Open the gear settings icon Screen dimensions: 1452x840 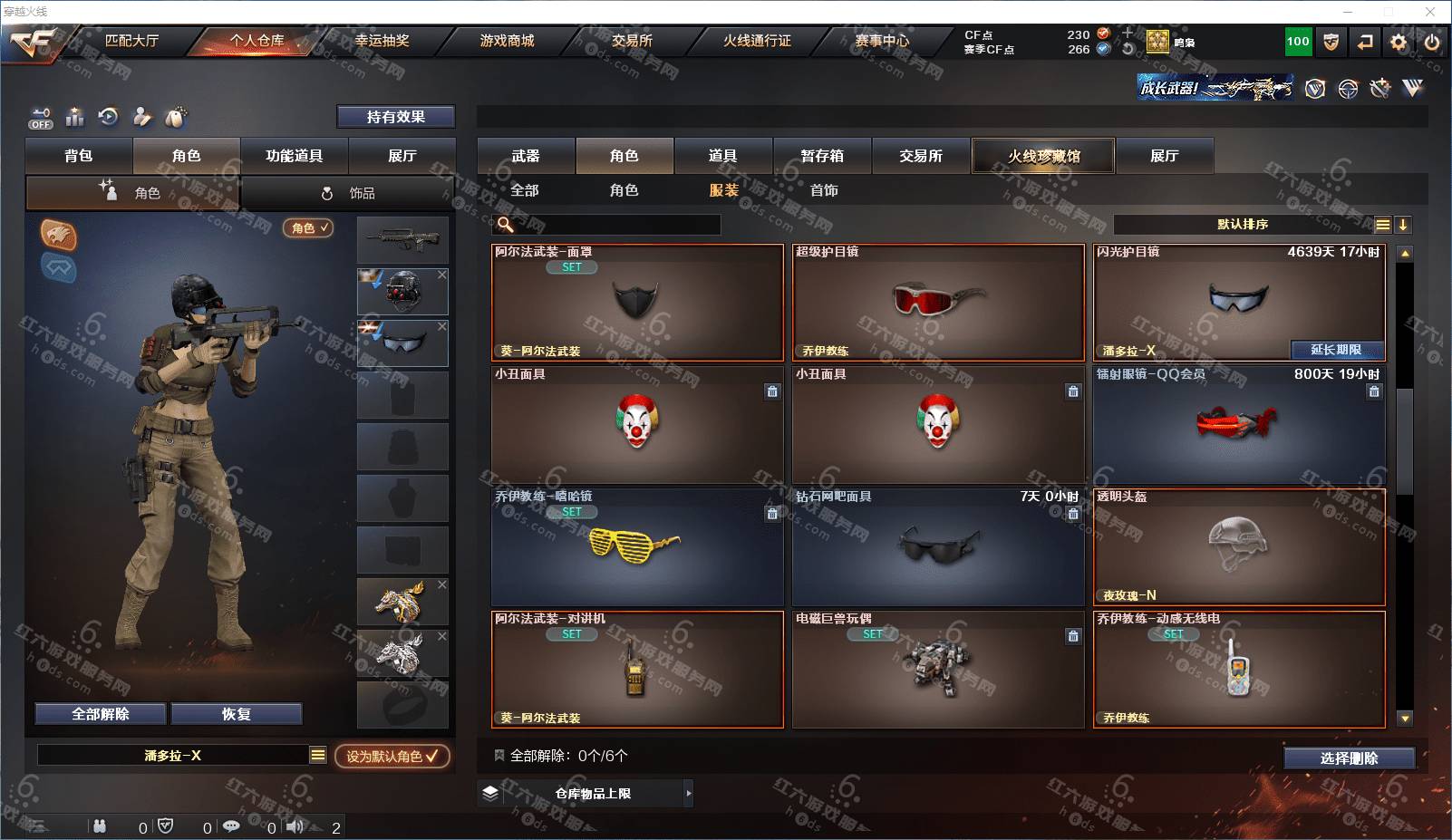[1399, 42]
